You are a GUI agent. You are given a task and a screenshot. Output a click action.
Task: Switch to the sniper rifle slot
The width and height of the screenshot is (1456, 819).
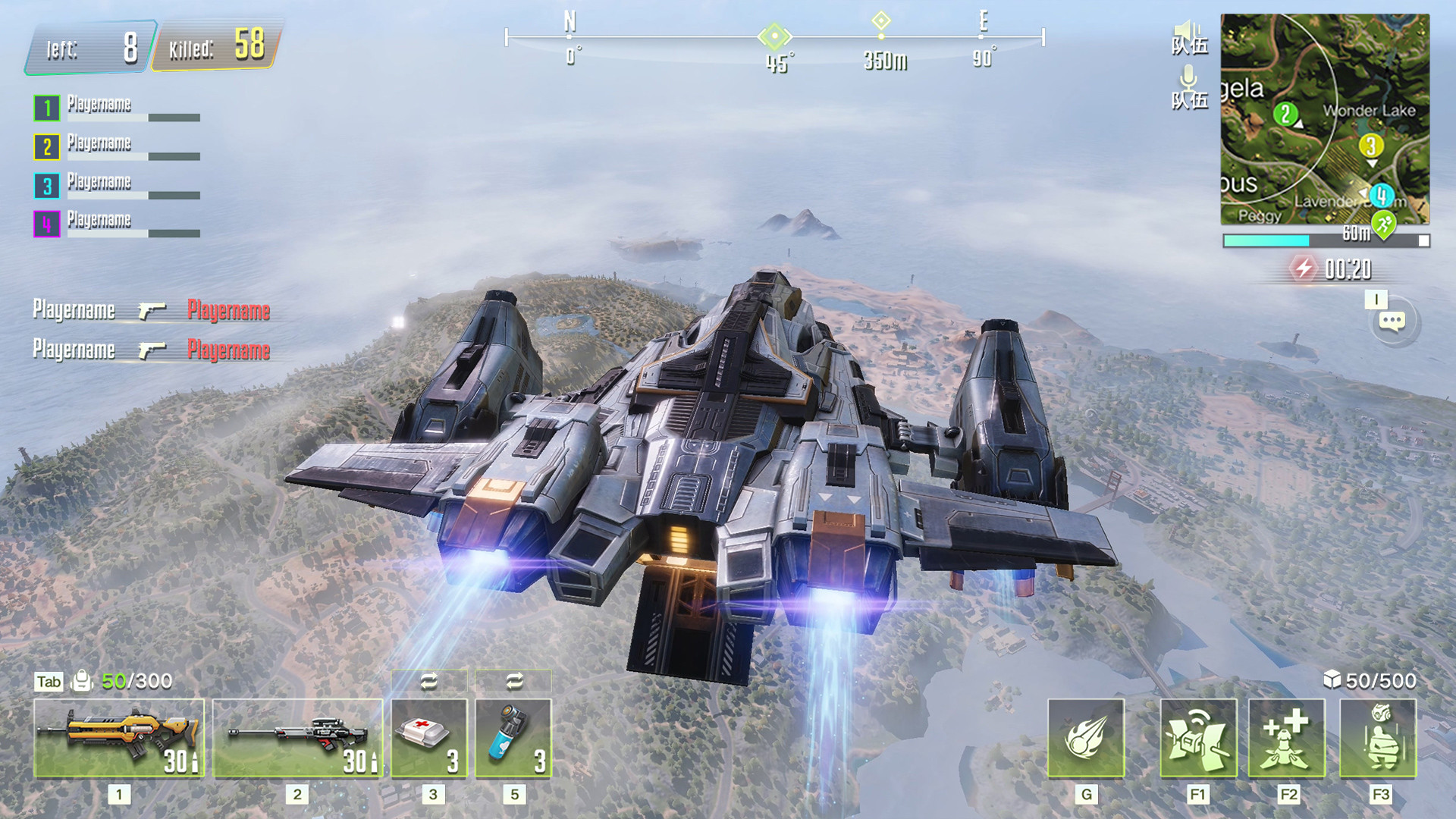click(297, 738)
